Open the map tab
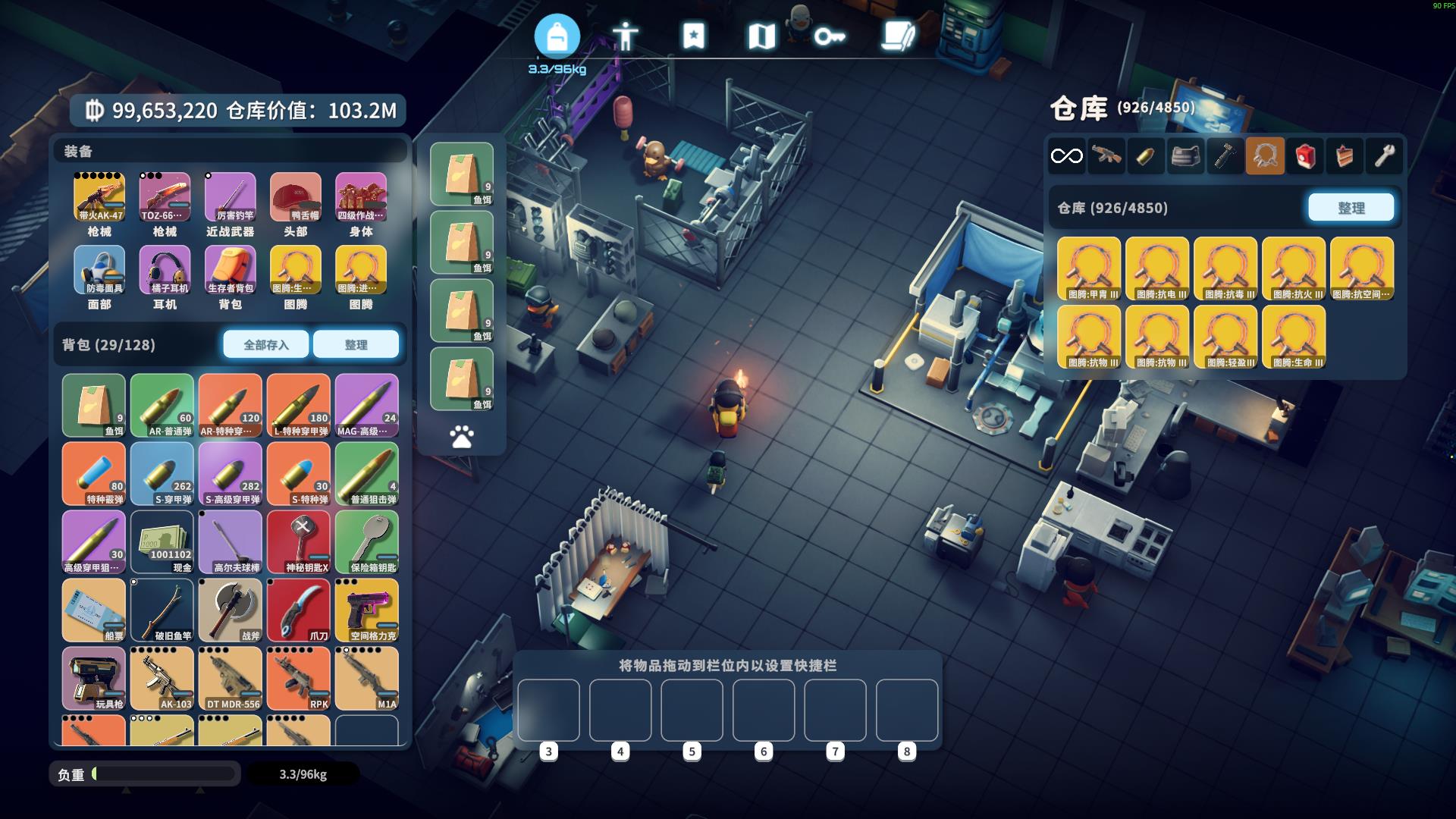Viewport: 1456px width, 819px height. coord(761,36)
